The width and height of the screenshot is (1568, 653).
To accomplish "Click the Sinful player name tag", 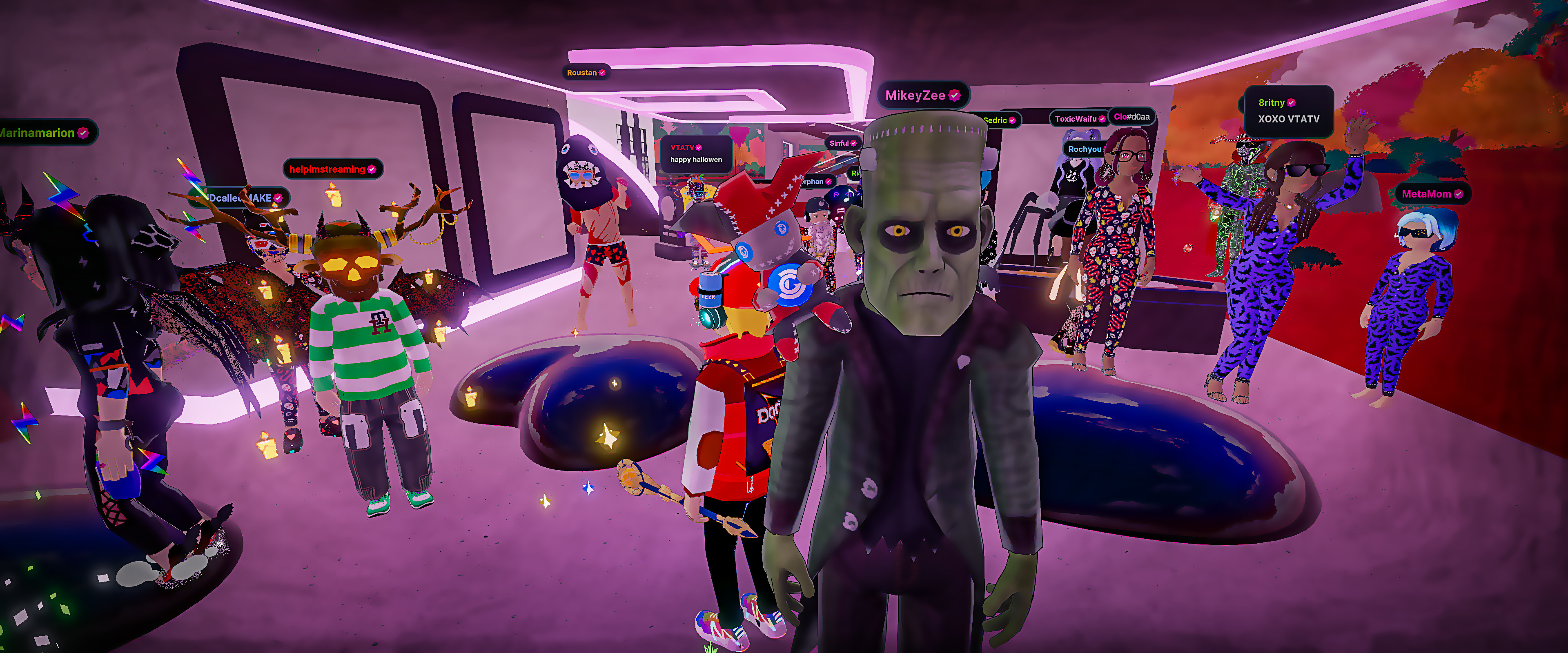I will pos(842,144).
